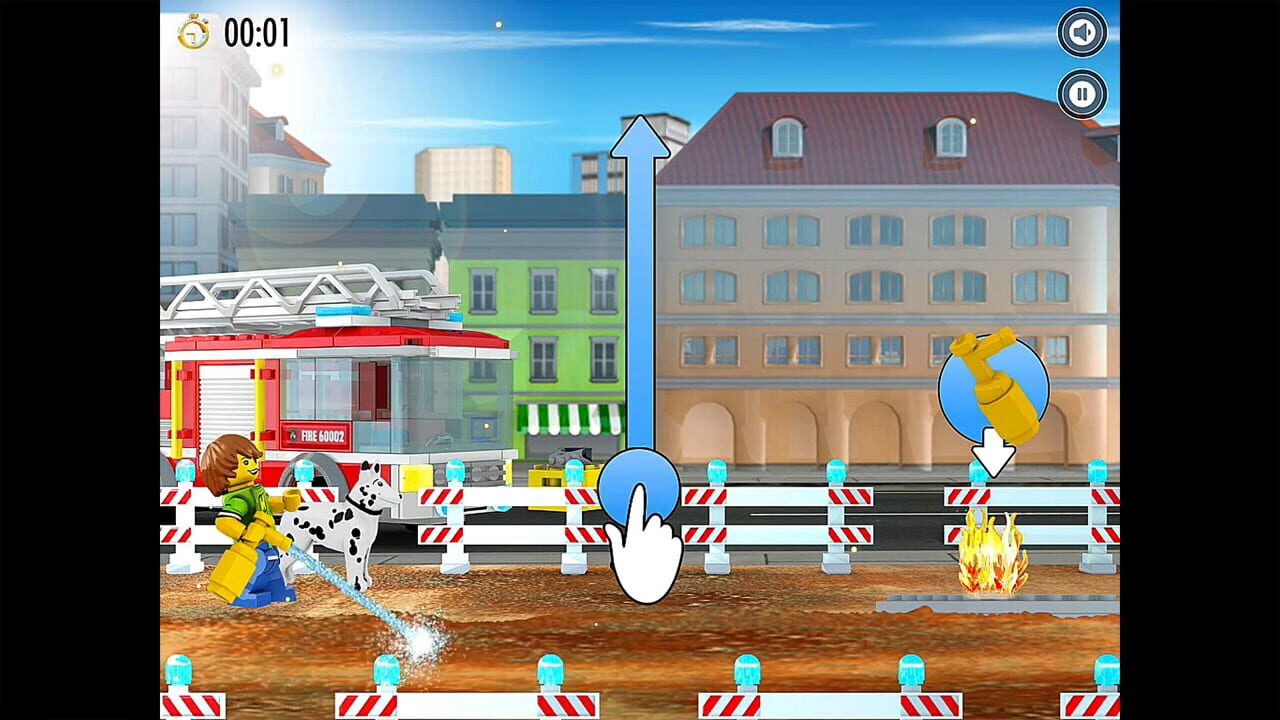Click the stopwatch icon next to the timer

point(196,33)
